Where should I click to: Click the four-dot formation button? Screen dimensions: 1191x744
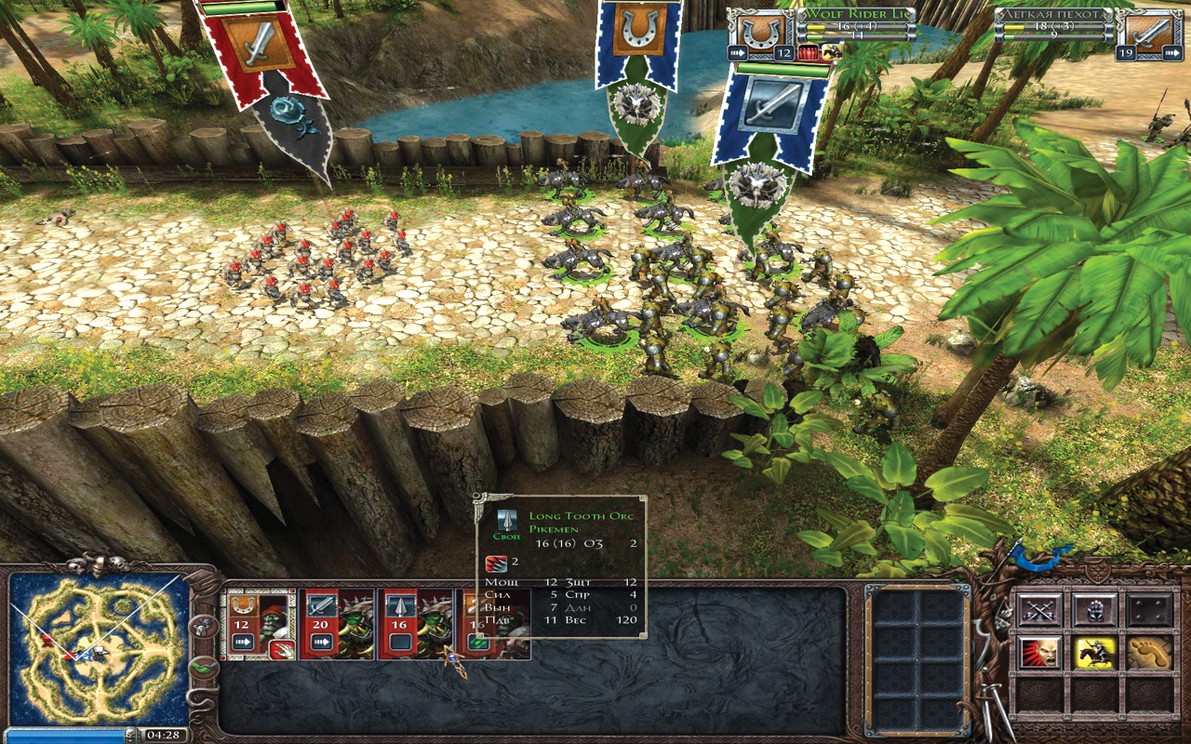coord(1149,609)
